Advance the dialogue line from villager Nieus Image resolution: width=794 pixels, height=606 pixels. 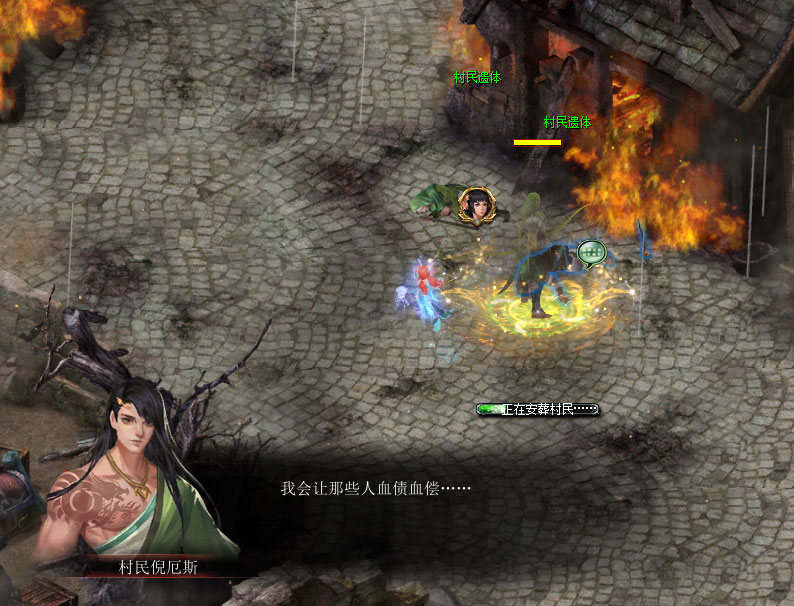[375, 490]
